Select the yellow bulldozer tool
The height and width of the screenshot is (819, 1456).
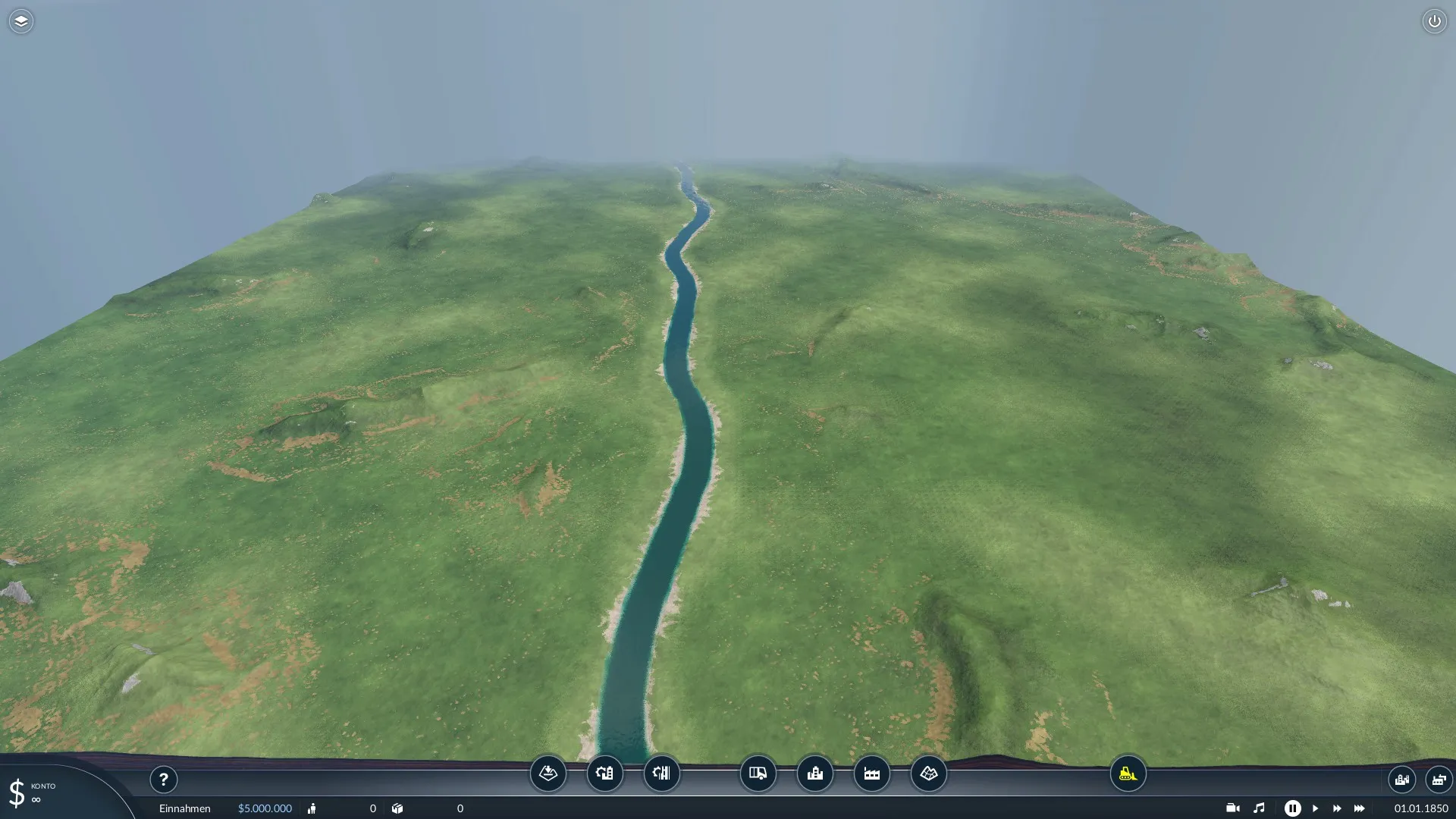click(1128, 773)
